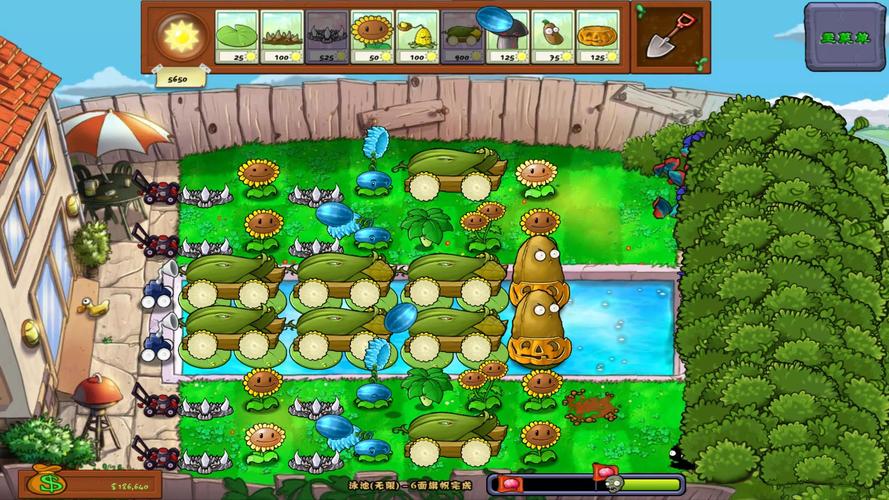Select the Lily Pad seed packet

click(x=237, y=37)
